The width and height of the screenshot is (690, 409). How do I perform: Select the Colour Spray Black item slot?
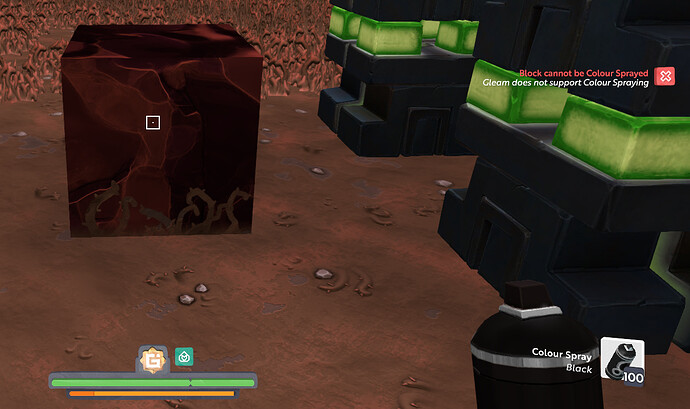click(622, 361)
